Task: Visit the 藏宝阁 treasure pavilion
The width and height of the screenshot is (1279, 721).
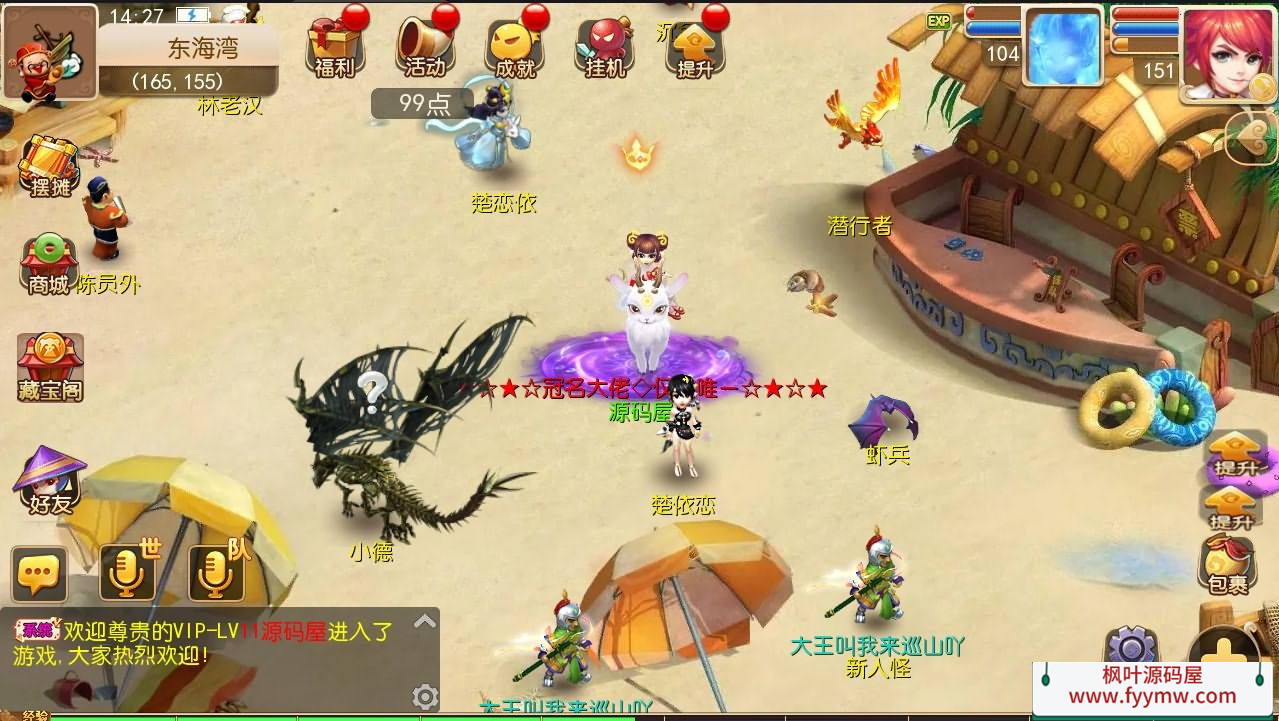Action: (50, 367)
